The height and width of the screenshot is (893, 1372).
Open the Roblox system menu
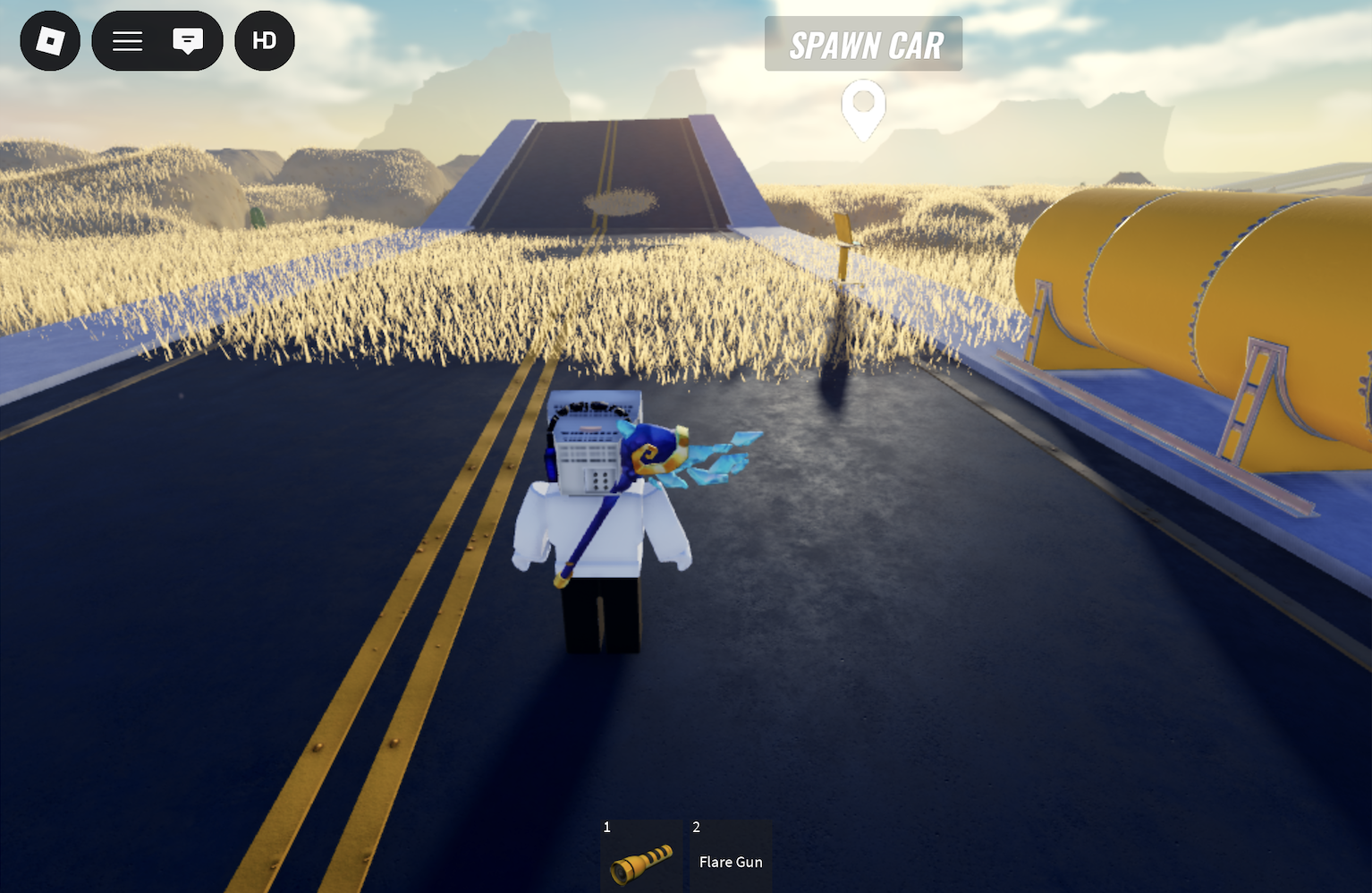49,40
